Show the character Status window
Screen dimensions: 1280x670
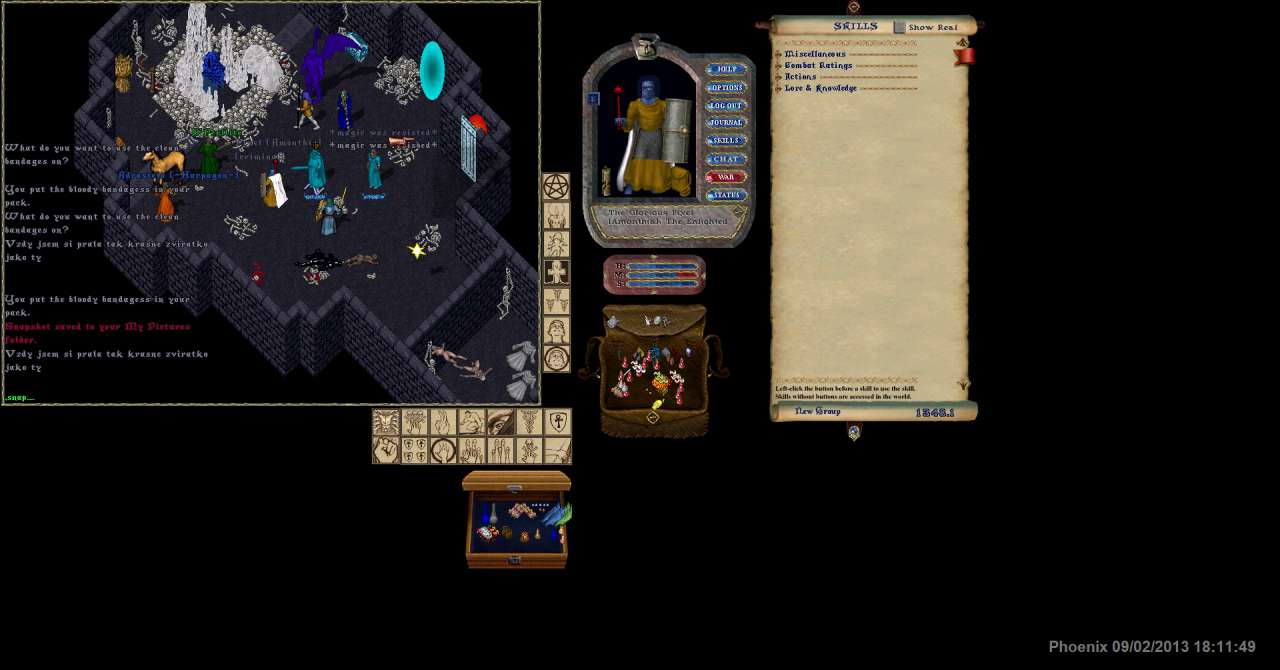(x=726, y=195)
